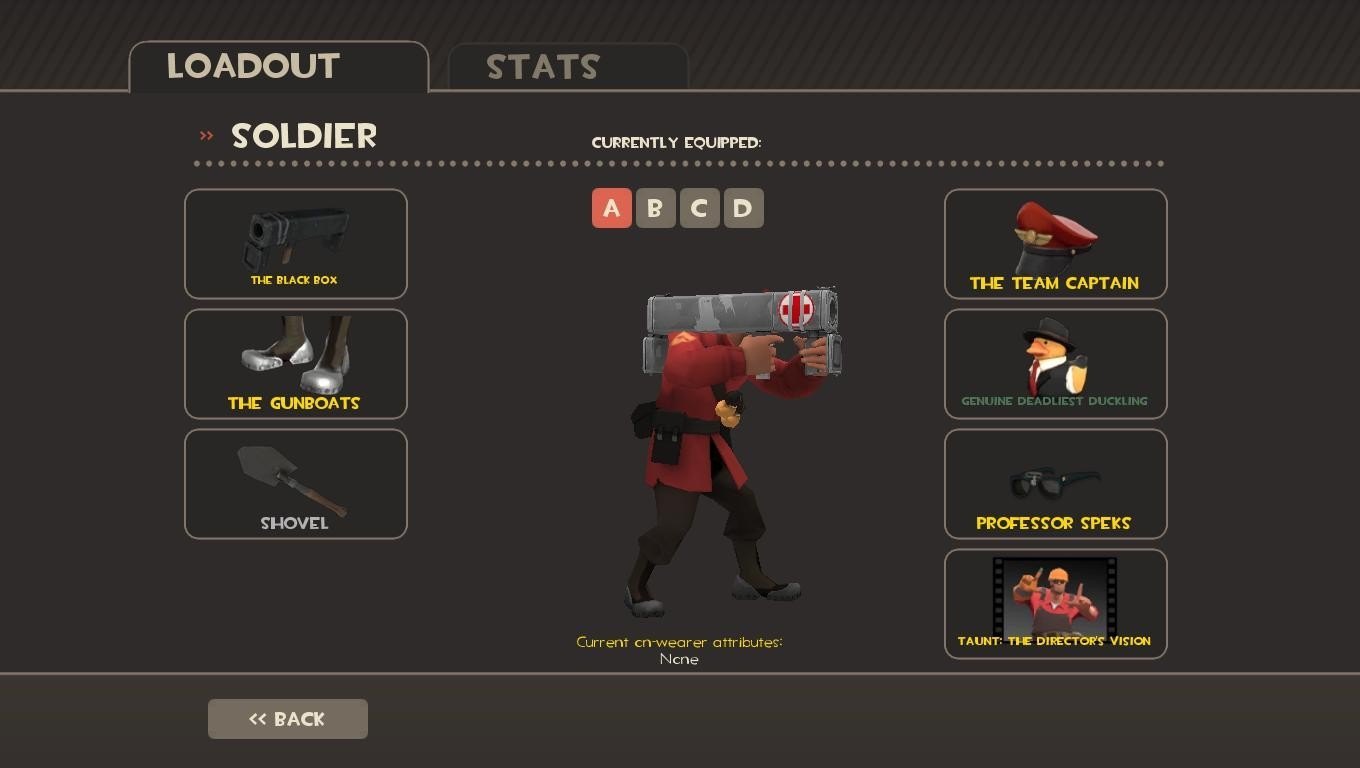1360x768 pixels.
Task: Change the Professor Speks cosmetic slot
Action: (x=1056, y=484)
